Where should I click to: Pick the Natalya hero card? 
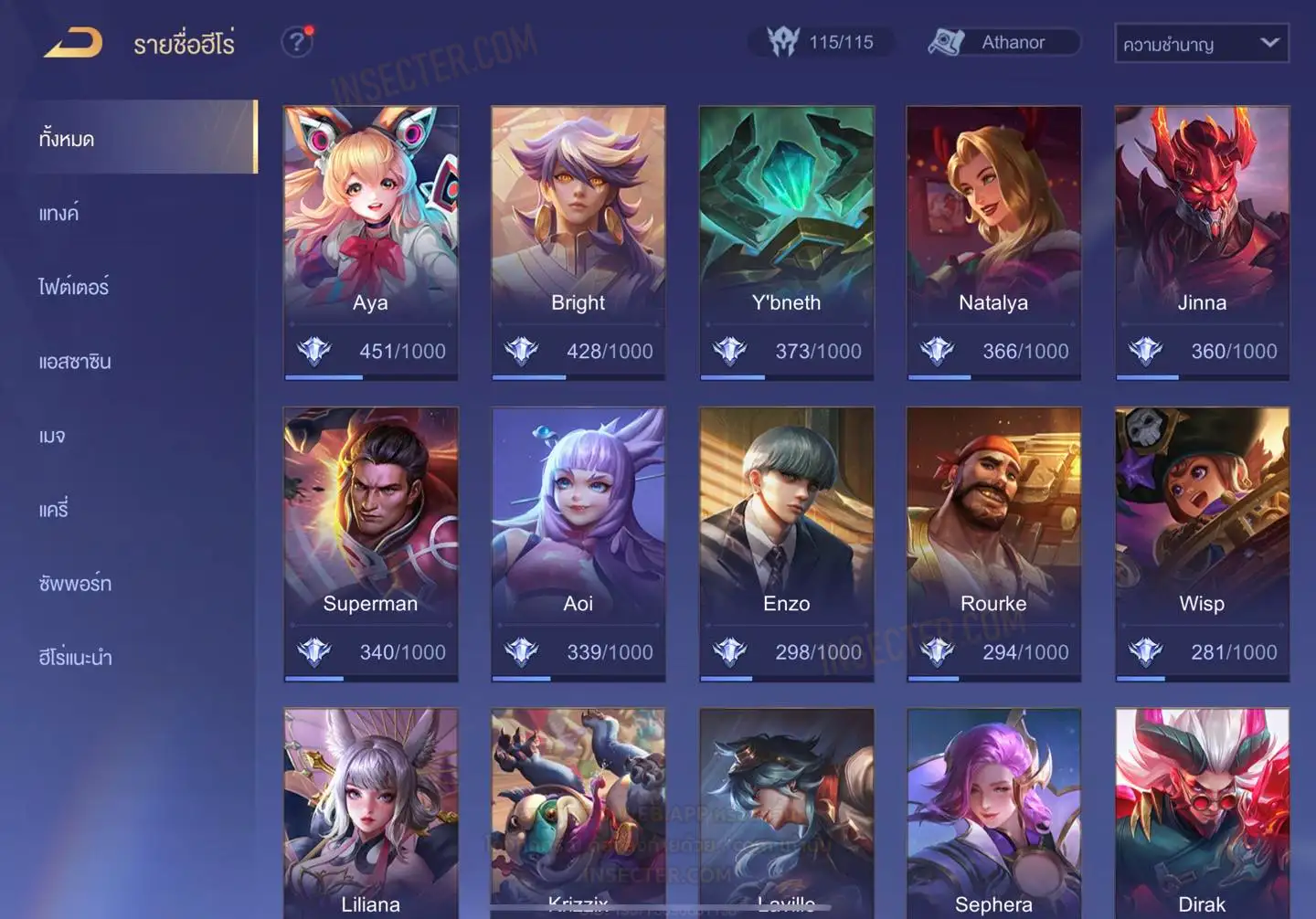point(993,241)
